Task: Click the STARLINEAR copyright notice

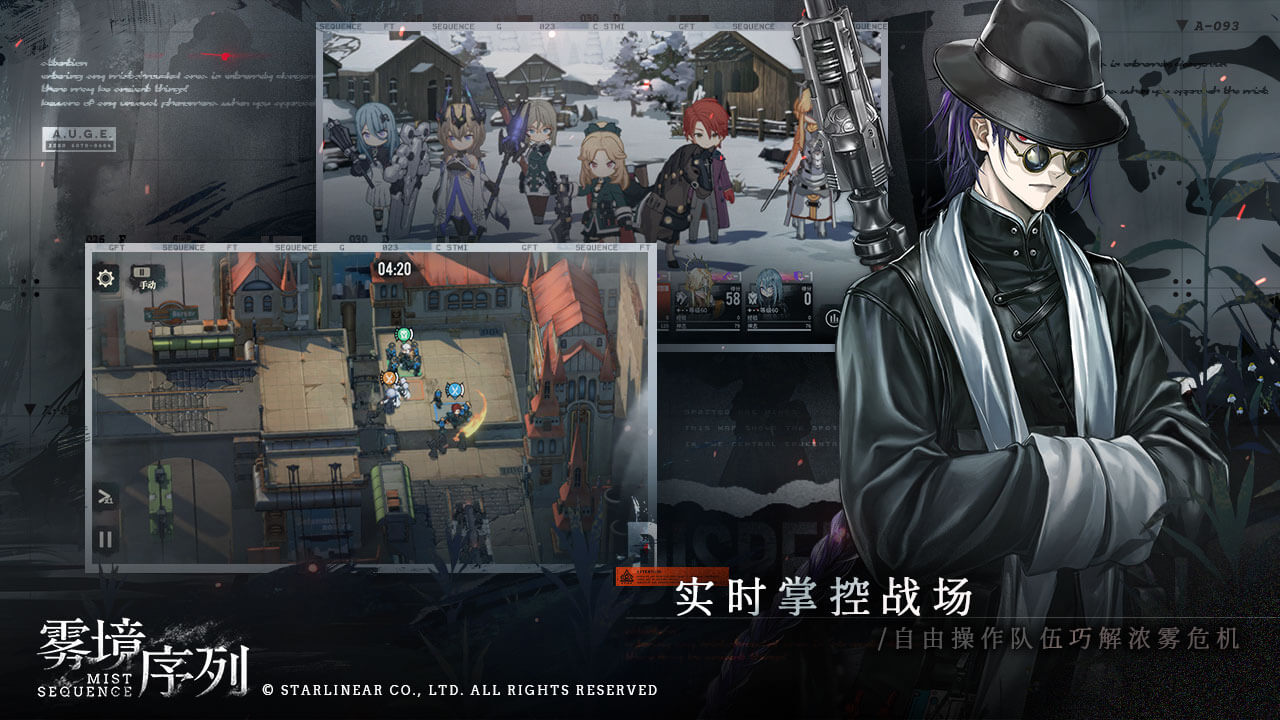Action: (460, 690)
